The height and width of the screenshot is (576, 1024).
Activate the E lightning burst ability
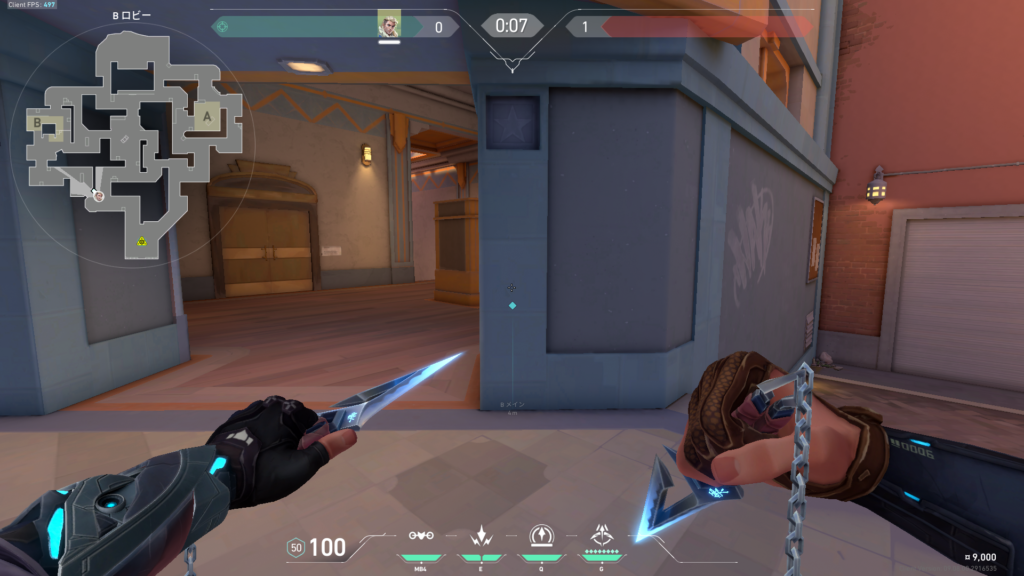coord(482,536)
